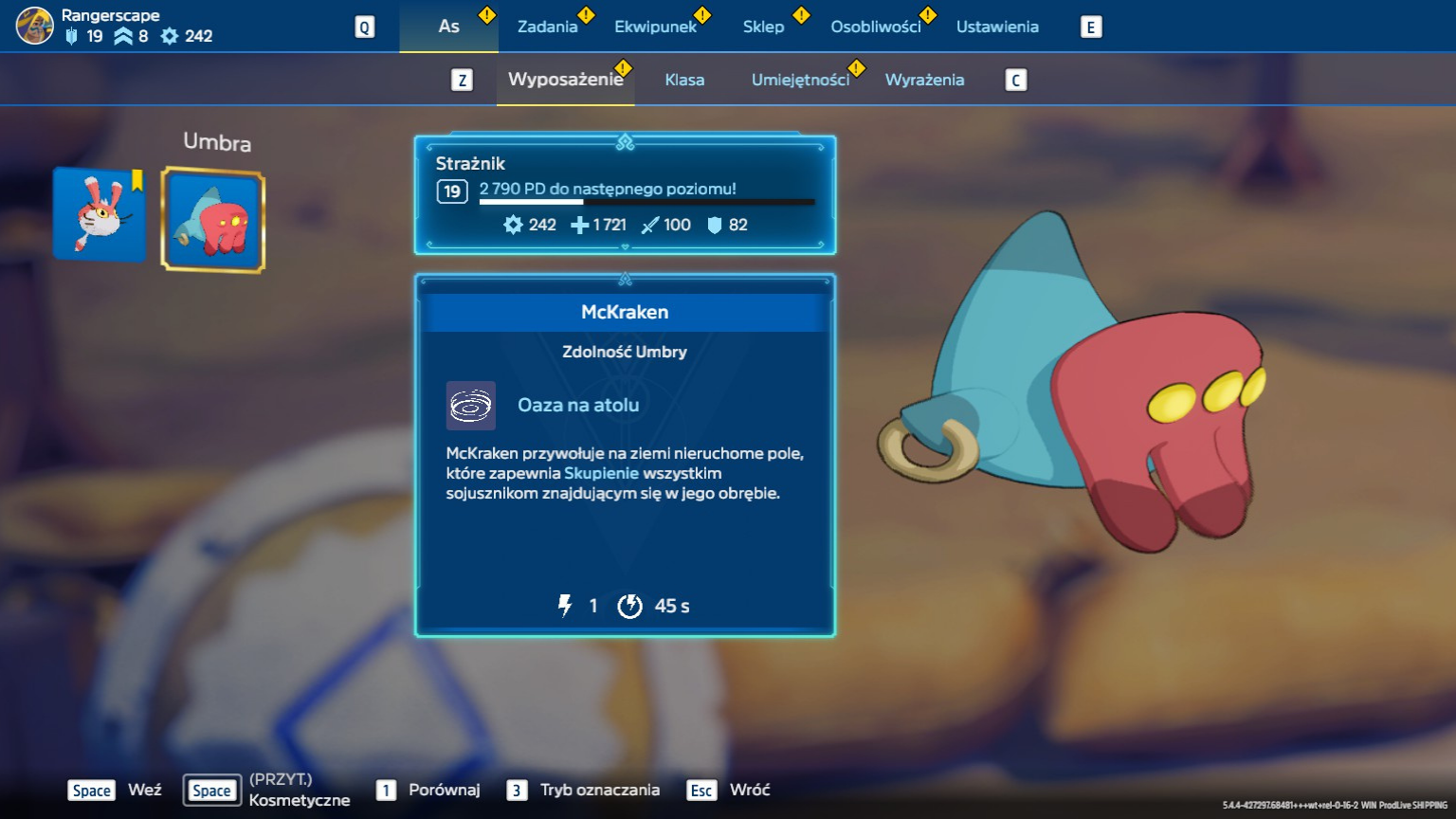Screen dimensions: 1456x819
Task: Switch to the Zadania tab
Action: [547, 27]
